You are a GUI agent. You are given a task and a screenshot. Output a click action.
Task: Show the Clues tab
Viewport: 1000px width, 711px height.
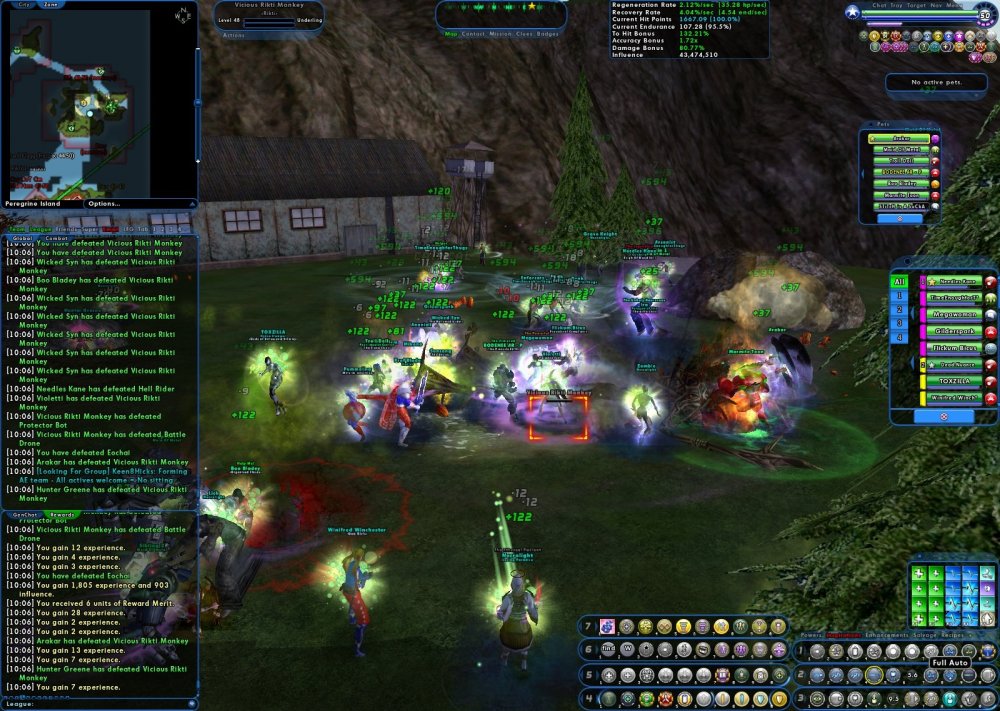click(x=525, y=33)
